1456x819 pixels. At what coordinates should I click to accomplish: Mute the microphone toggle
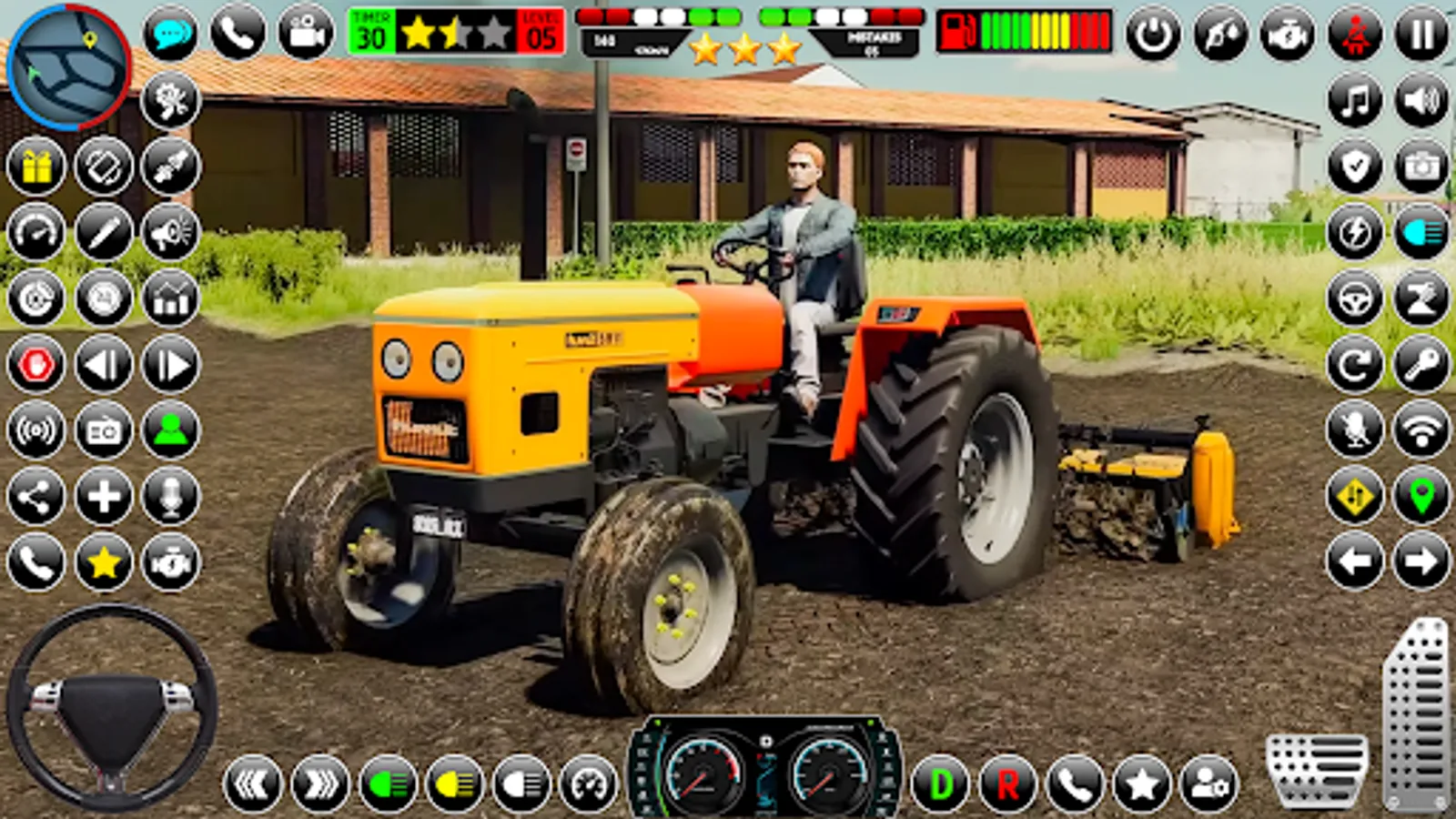pos(1356,428)
